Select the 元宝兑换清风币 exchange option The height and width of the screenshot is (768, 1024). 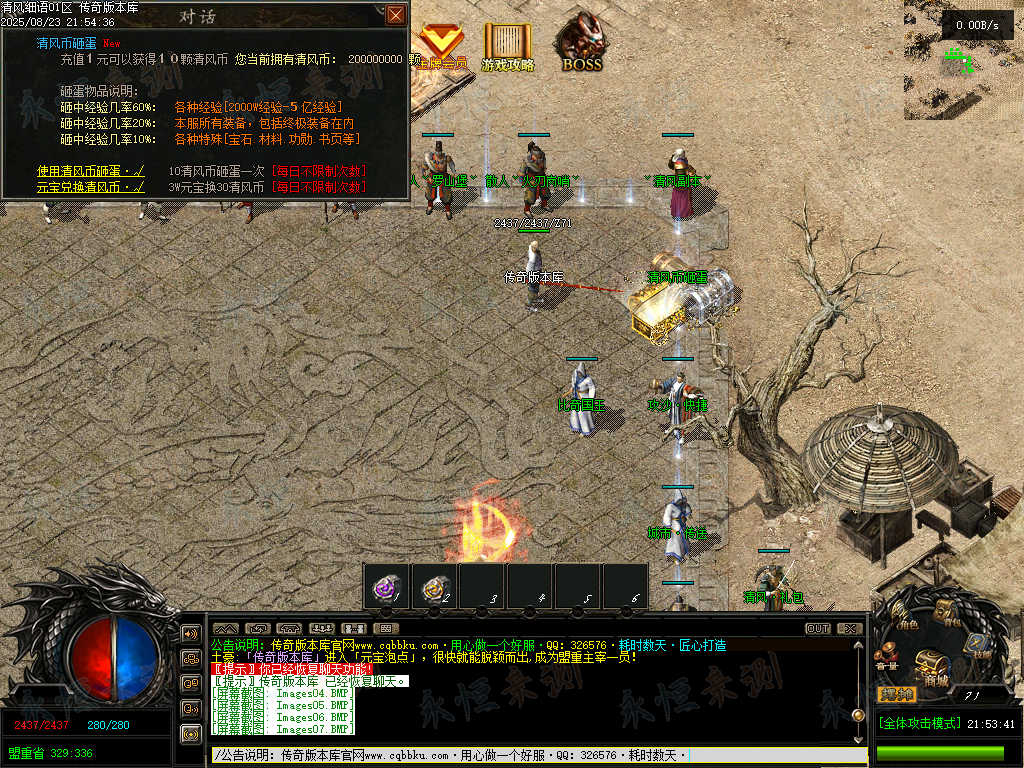pos(90,187)
